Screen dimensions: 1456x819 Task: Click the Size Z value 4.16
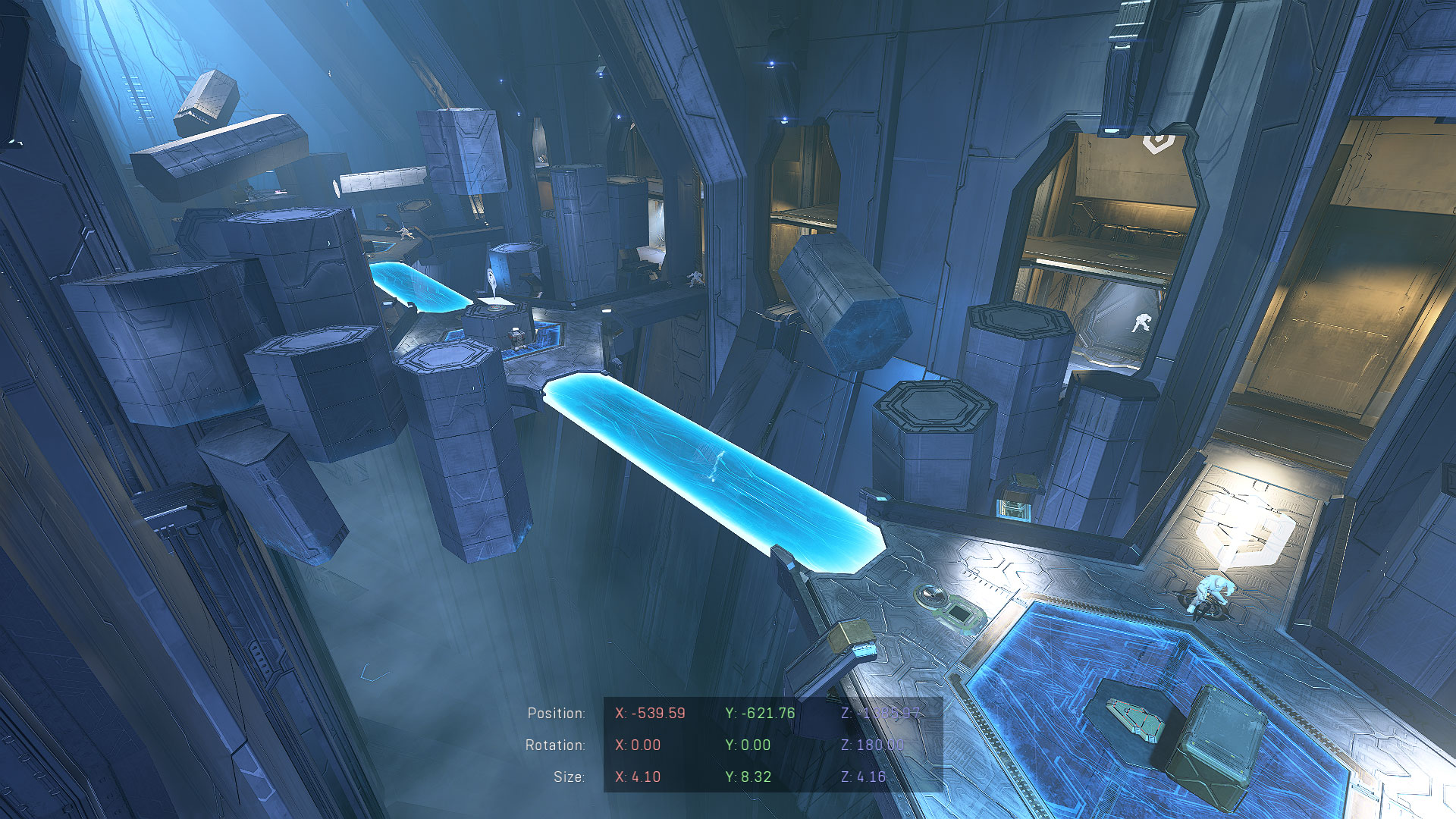tap(863, 777)
